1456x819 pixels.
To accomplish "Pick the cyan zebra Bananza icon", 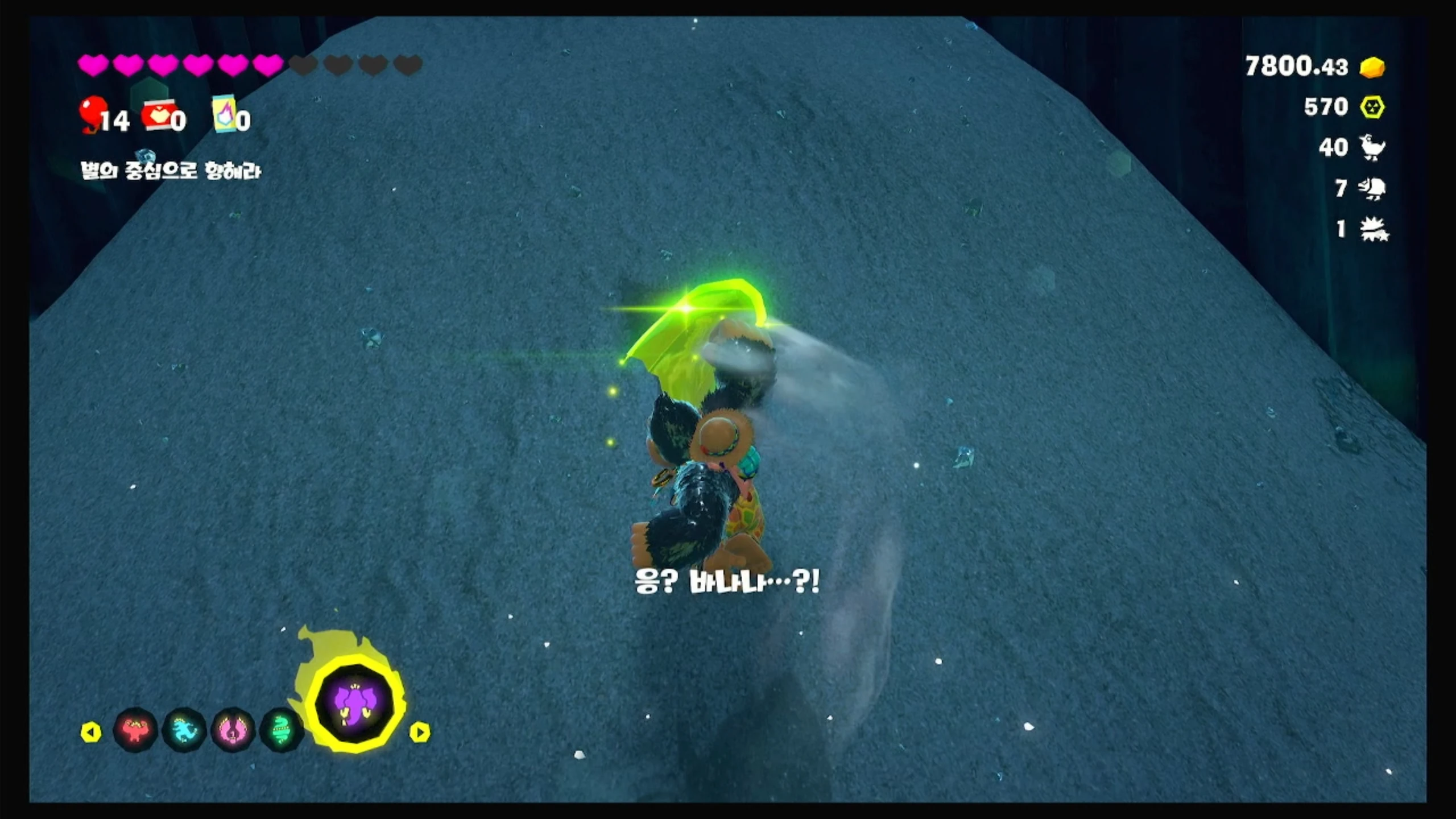I will coord(184,730).
